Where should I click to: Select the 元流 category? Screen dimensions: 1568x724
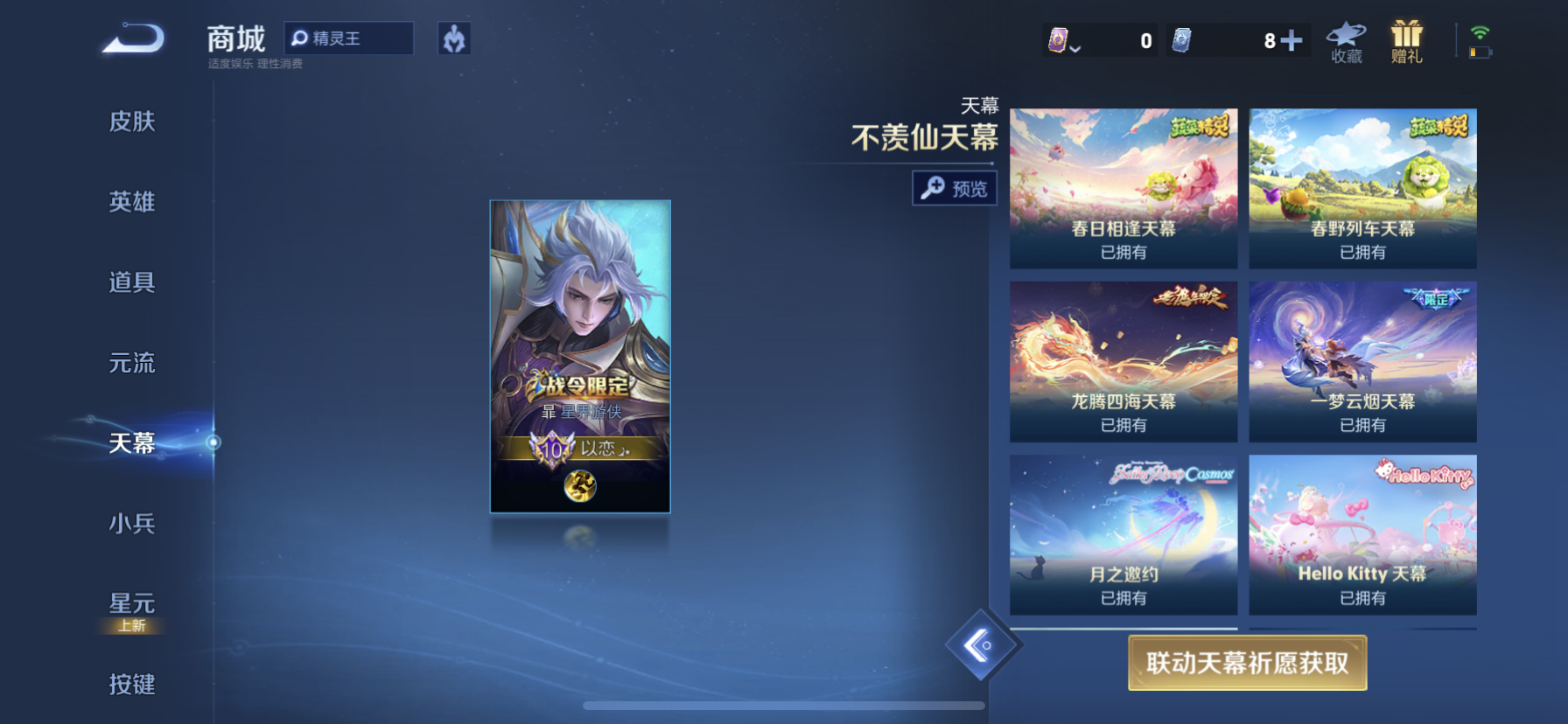(x=132, y=363)
